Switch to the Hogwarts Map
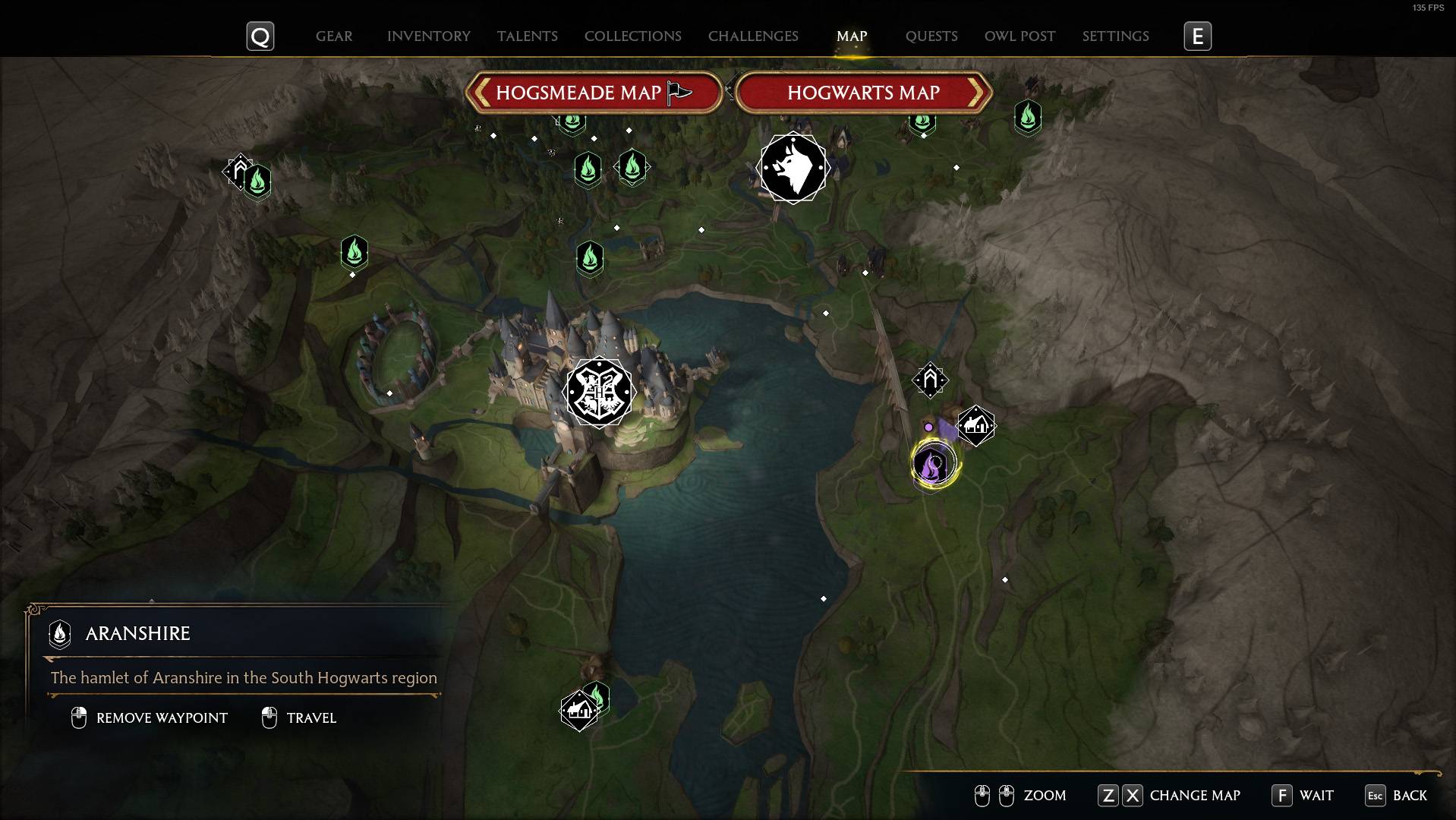 pos(863,93)
